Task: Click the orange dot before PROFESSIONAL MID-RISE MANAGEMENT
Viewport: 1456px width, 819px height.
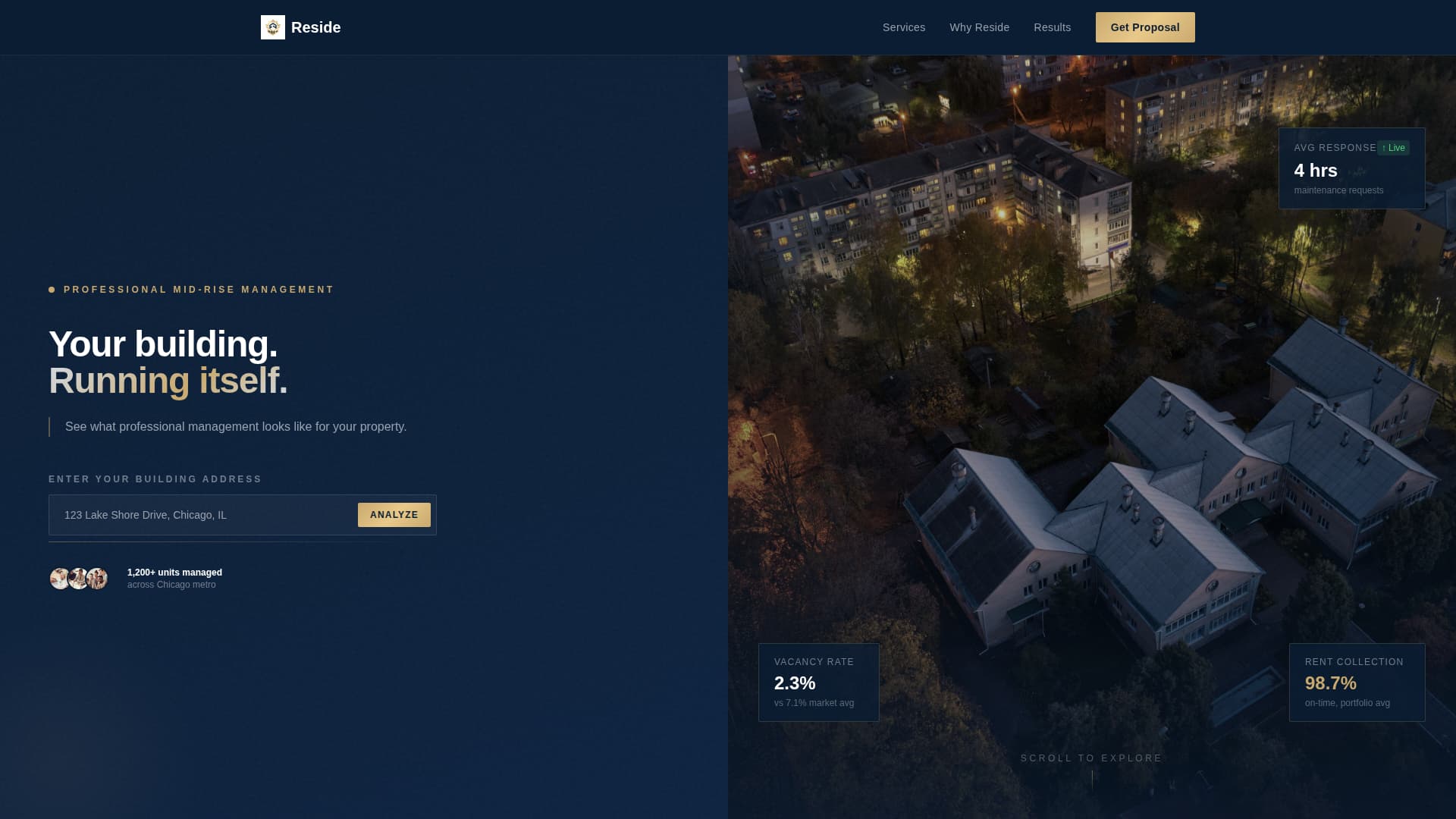Action: tap(51, 289)
